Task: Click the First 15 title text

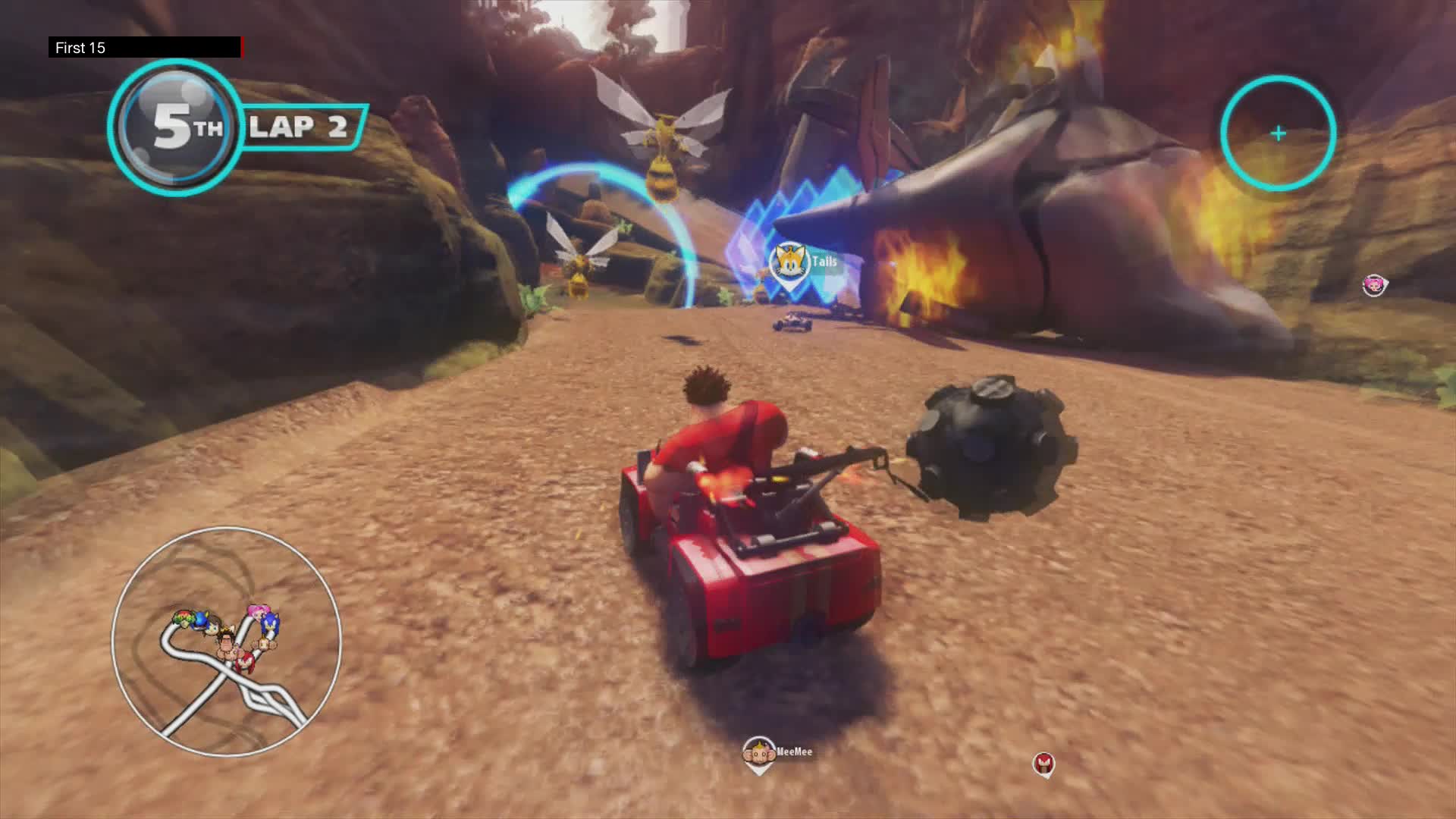Action: pyautogui.click(x=80, y=47)
